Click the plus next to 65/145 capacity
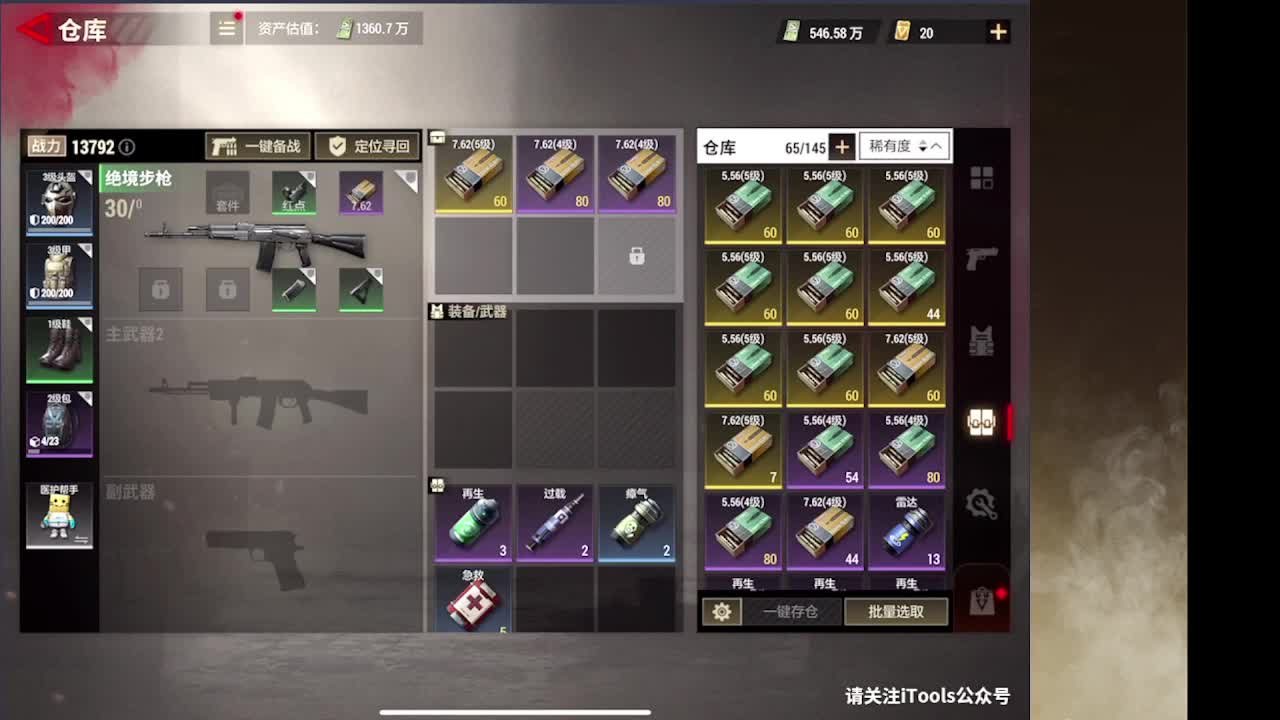Viewport: 1280px width, 720px height. point(842,146)
